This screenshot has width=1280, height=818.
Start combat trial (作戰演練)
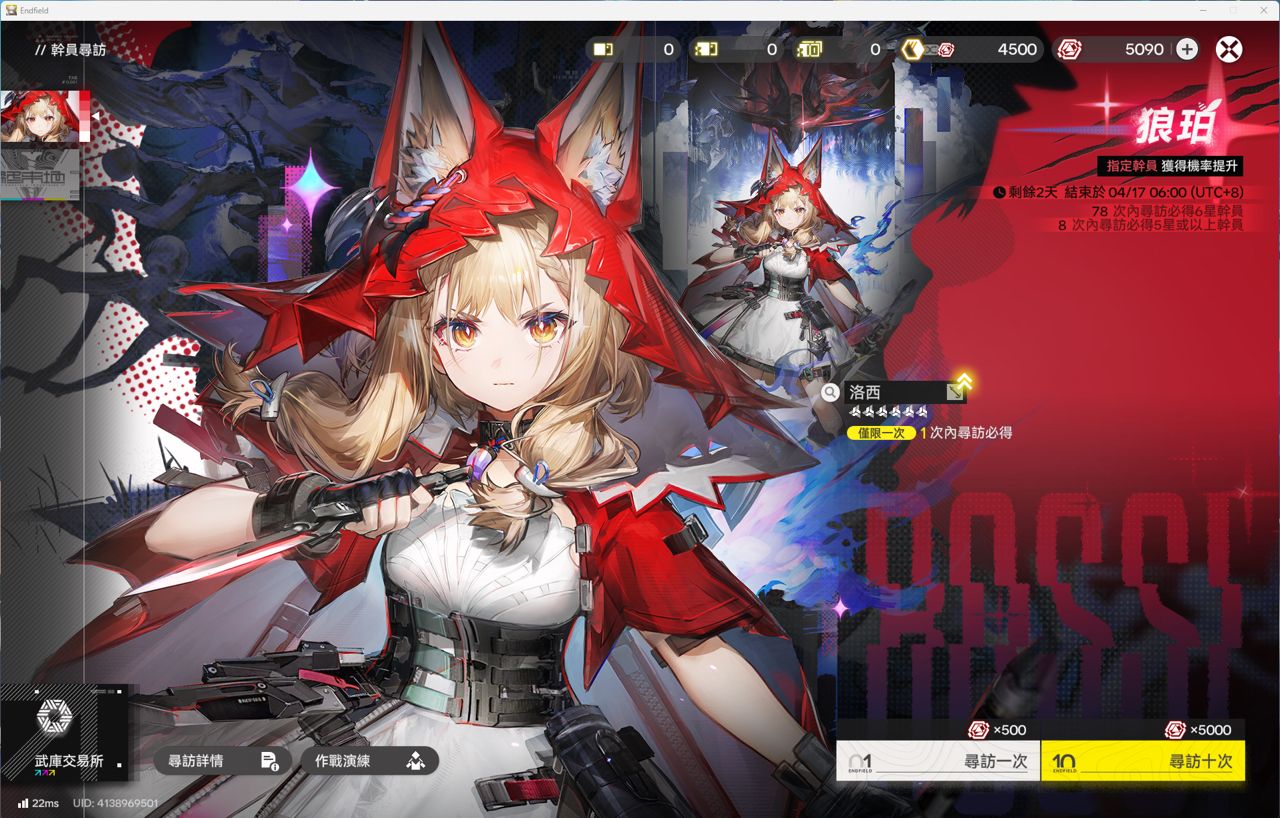[x=370, y=761]
